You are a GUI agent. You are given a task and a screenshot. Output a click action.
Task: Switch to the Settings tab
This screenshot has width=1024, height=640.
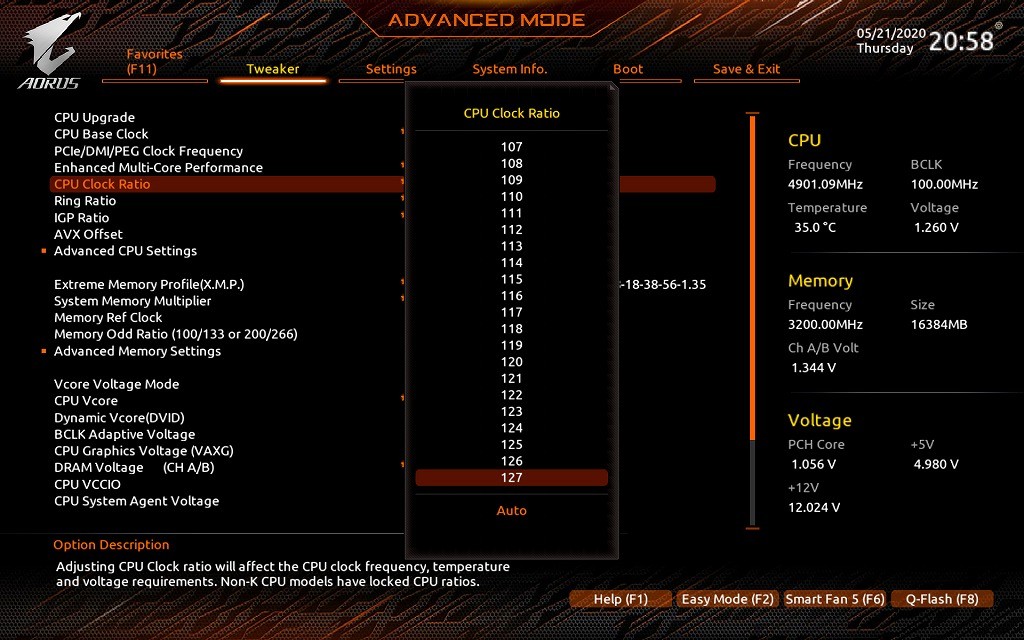[x=391, y=69]
